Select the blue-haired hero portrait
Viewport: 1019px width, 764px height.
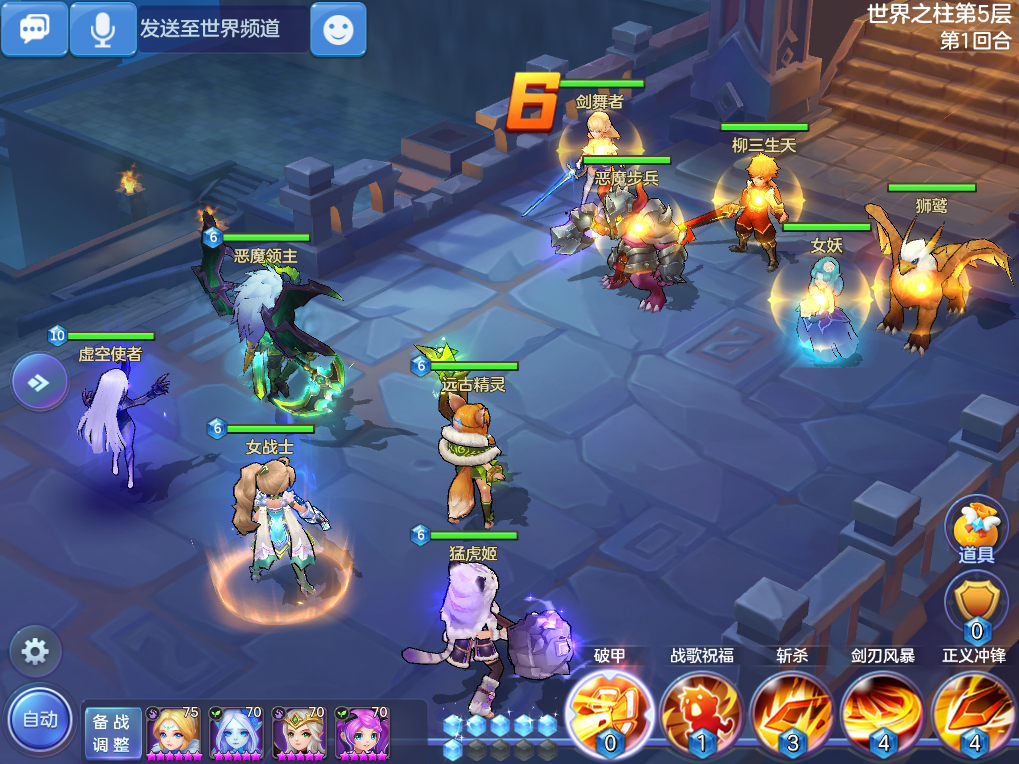[236, 733]
